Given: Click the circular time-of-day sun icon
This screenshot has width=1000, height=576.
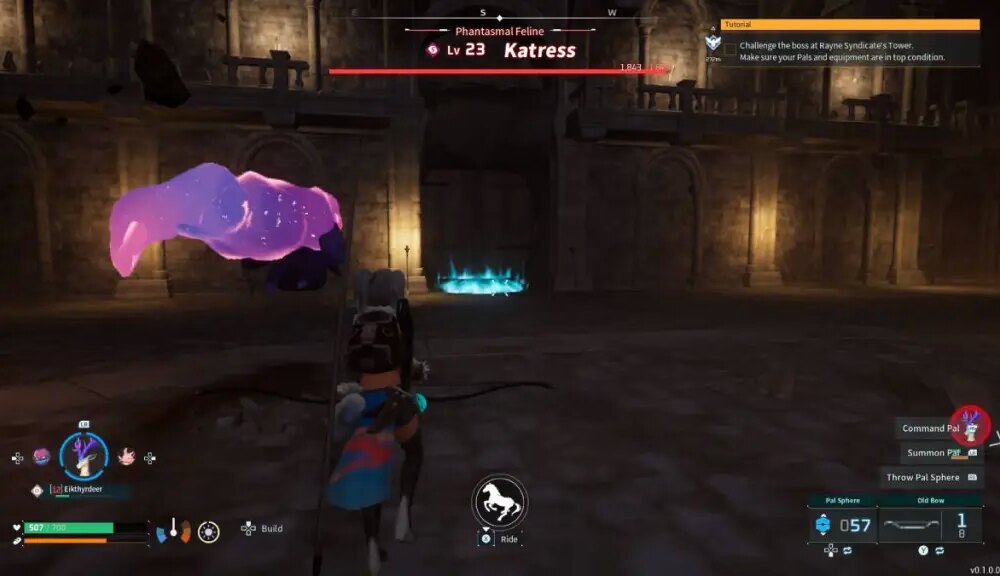Looking at the screenshot, I should pos(209,531).
